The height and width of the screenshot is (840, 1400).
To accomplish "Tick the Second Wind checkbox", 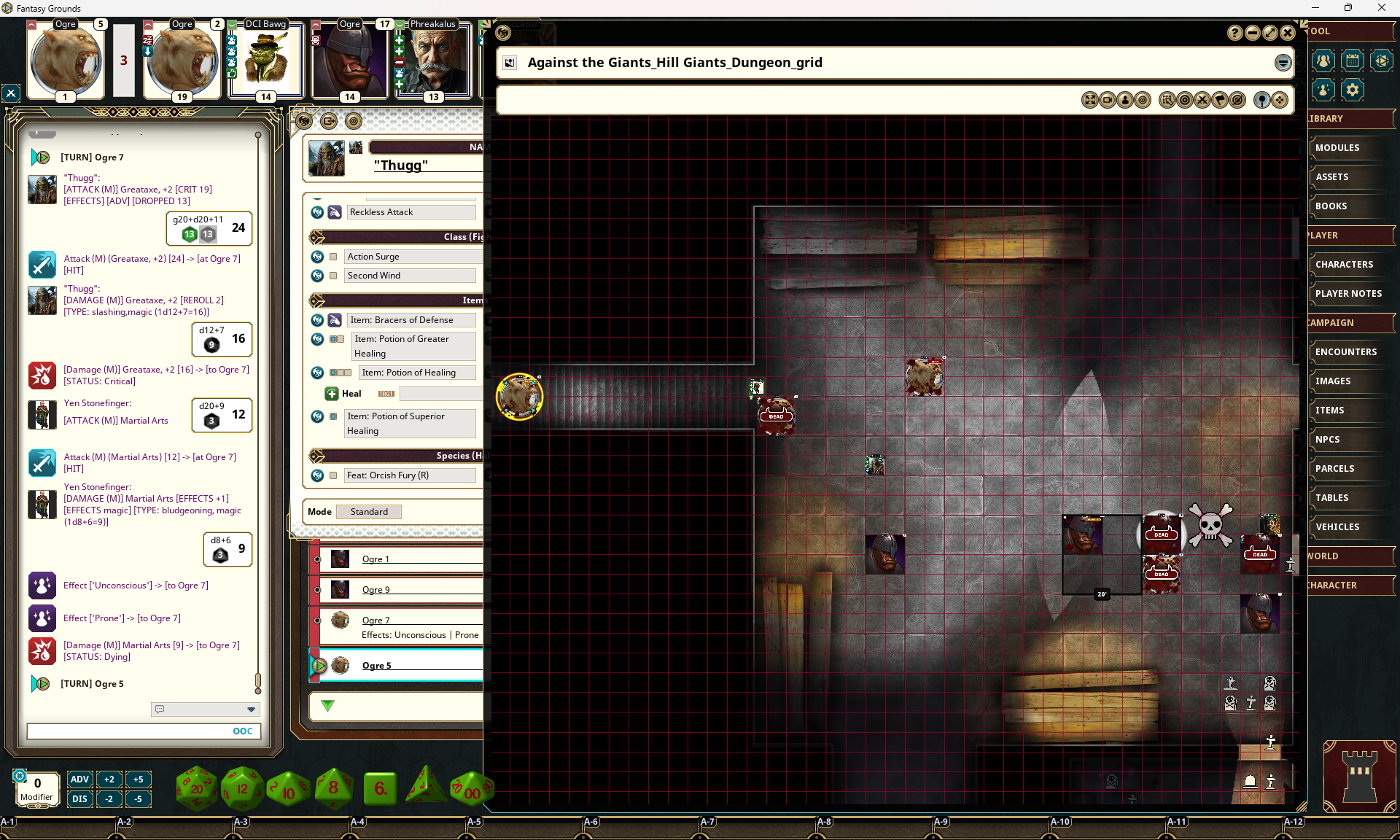I will [x=333, y=276].
